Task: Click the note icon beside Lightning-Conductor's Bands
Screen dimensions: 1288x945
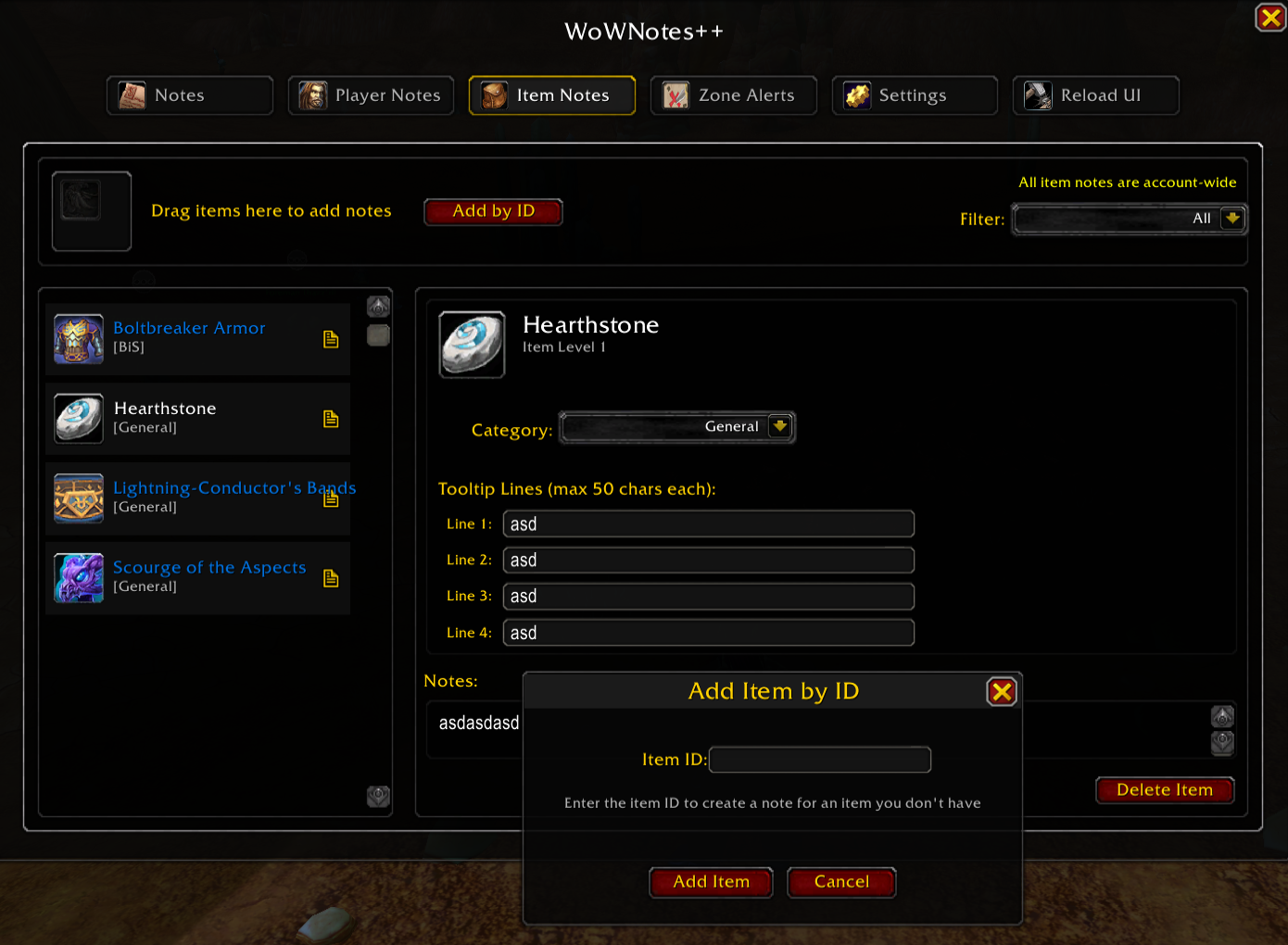Action: [x=331, y=498]
